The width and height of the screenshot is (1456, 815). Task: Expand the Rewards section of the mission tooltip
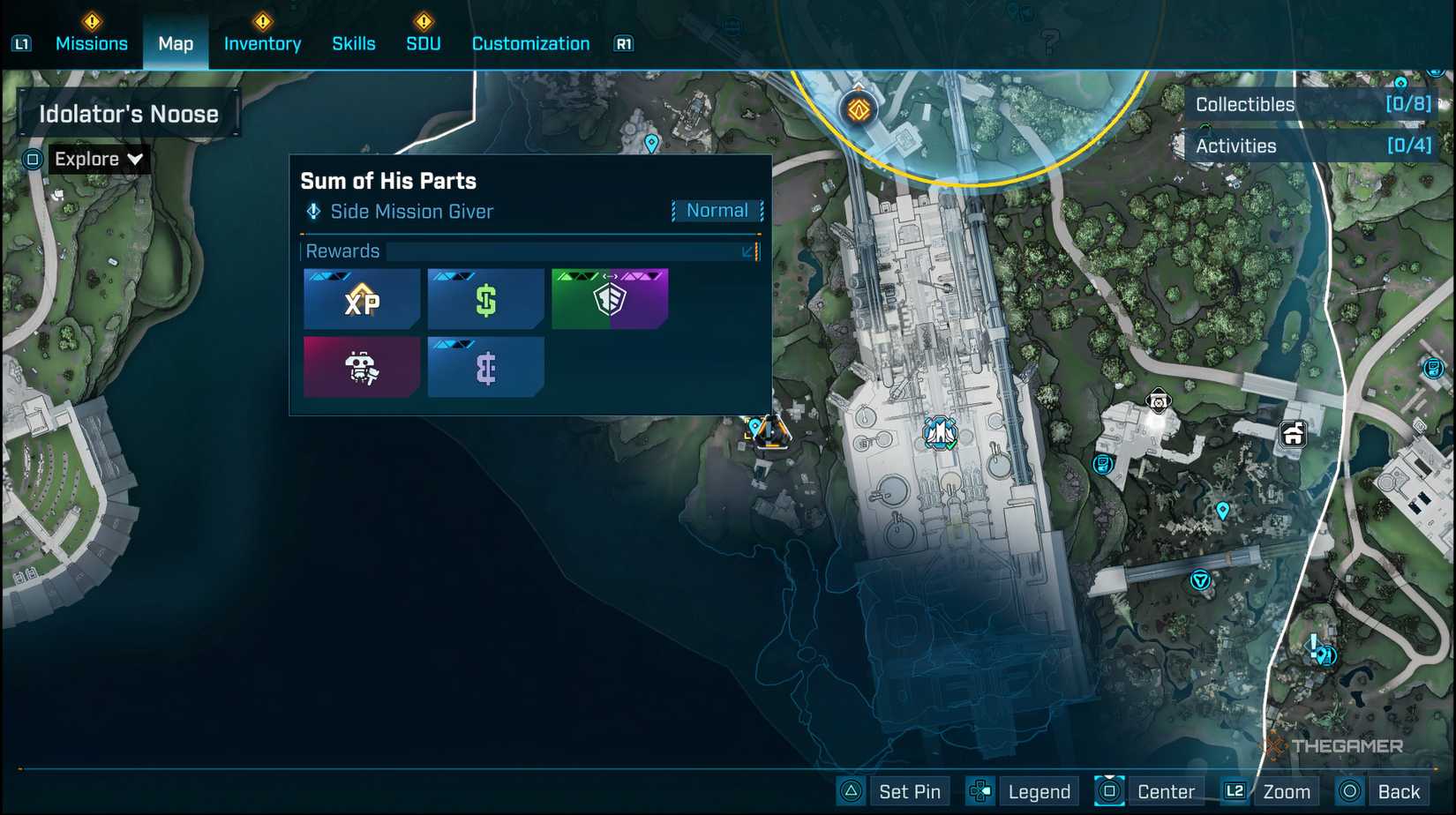tap(748, 251)
